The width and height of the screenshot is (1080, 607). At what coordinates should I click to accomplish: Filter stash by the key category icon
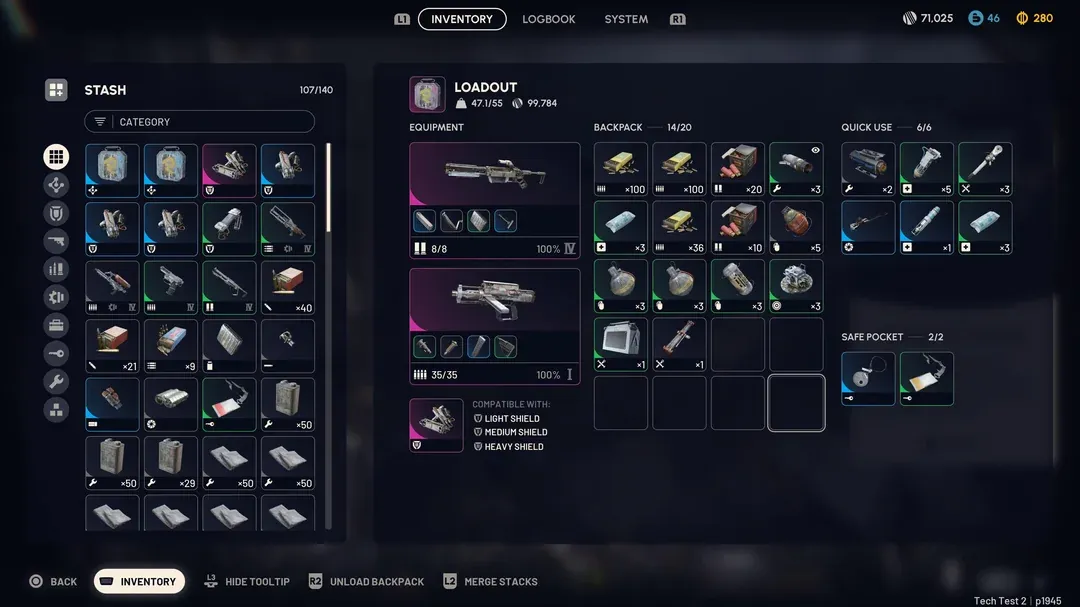pyautogui.click(x=56, y=353)
